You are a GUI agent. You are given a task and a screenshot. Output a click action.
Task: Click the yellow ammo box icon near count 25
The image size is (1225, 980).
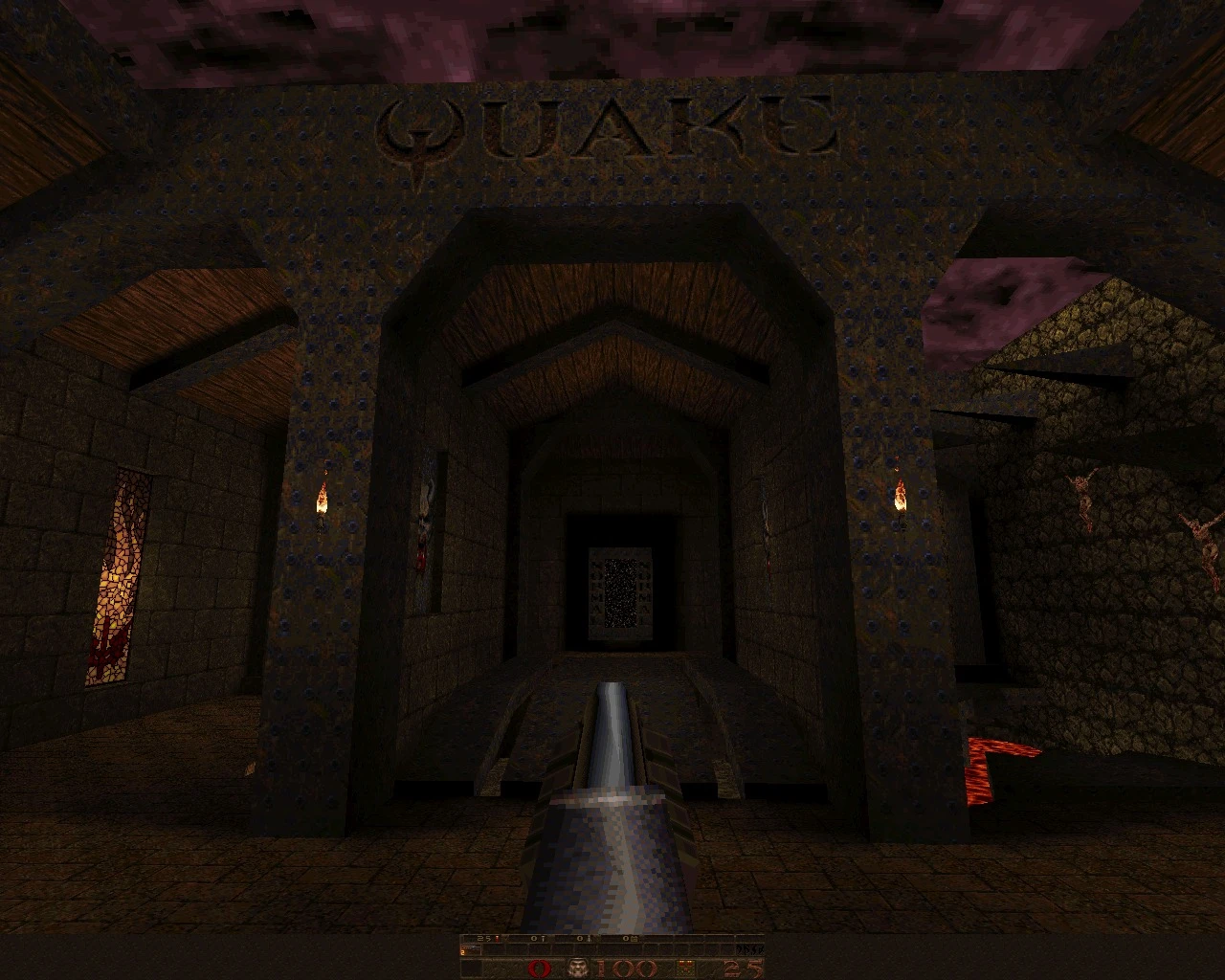pyautogui.click(x=685, y=968)
